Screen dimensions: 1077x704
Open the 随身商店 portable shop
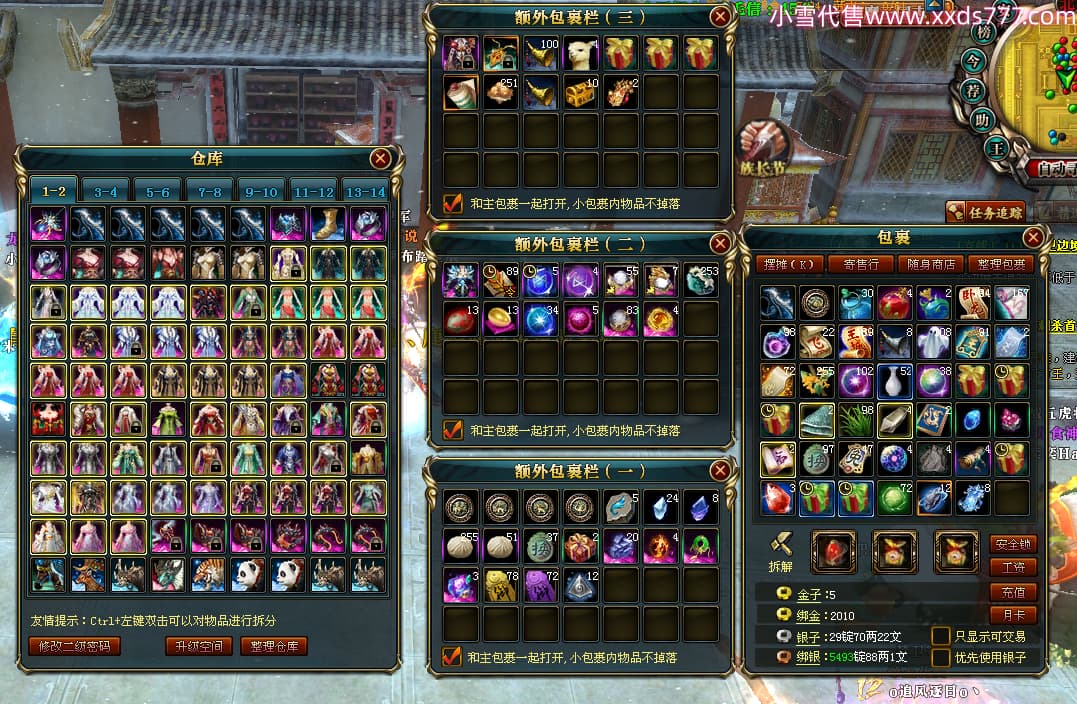(x=931, y=265)
